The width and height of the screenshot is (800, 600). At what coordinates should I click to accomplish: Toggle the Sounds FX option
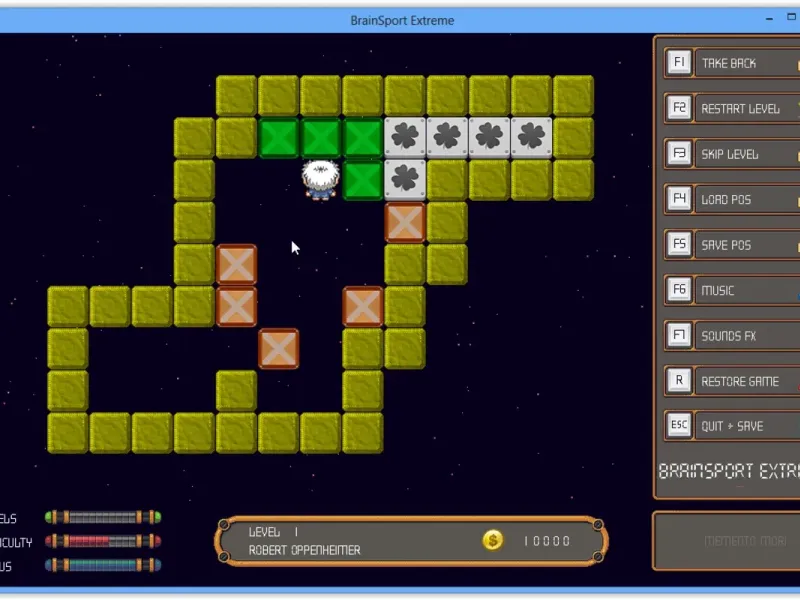click(x=729, y=336)
